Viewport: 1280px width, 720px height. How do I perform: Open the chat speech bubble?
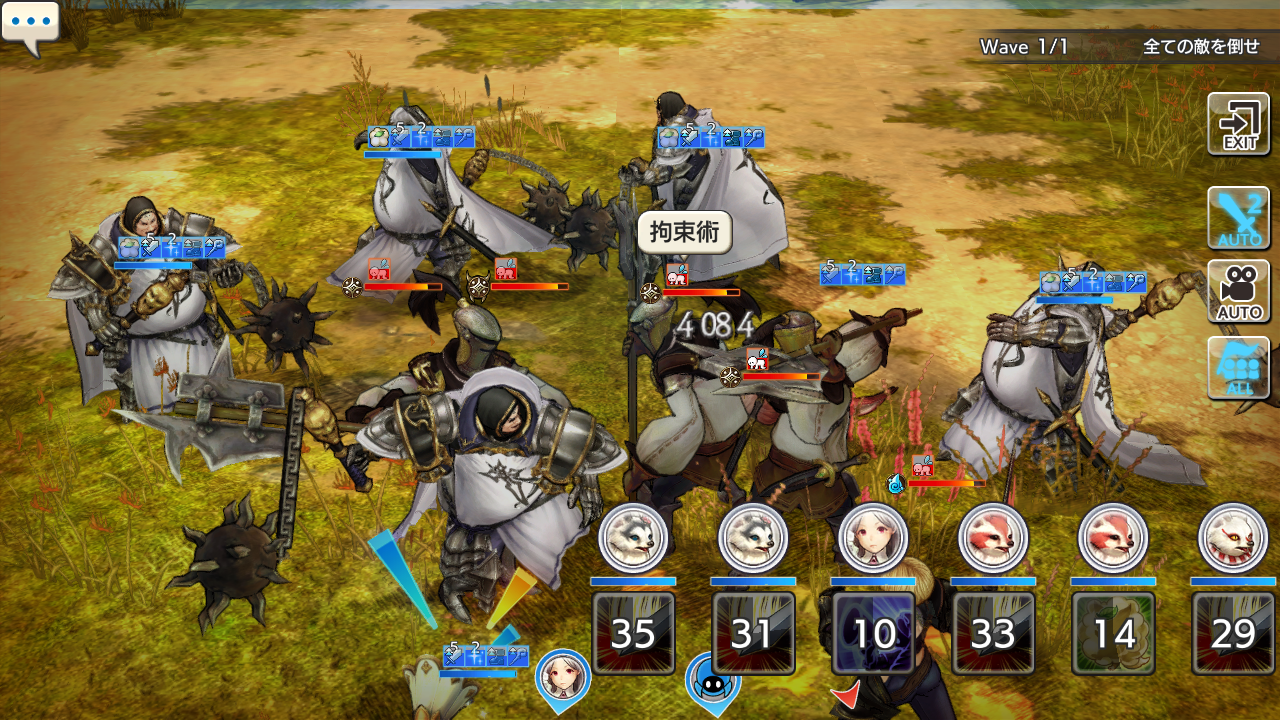click(30, 26)
